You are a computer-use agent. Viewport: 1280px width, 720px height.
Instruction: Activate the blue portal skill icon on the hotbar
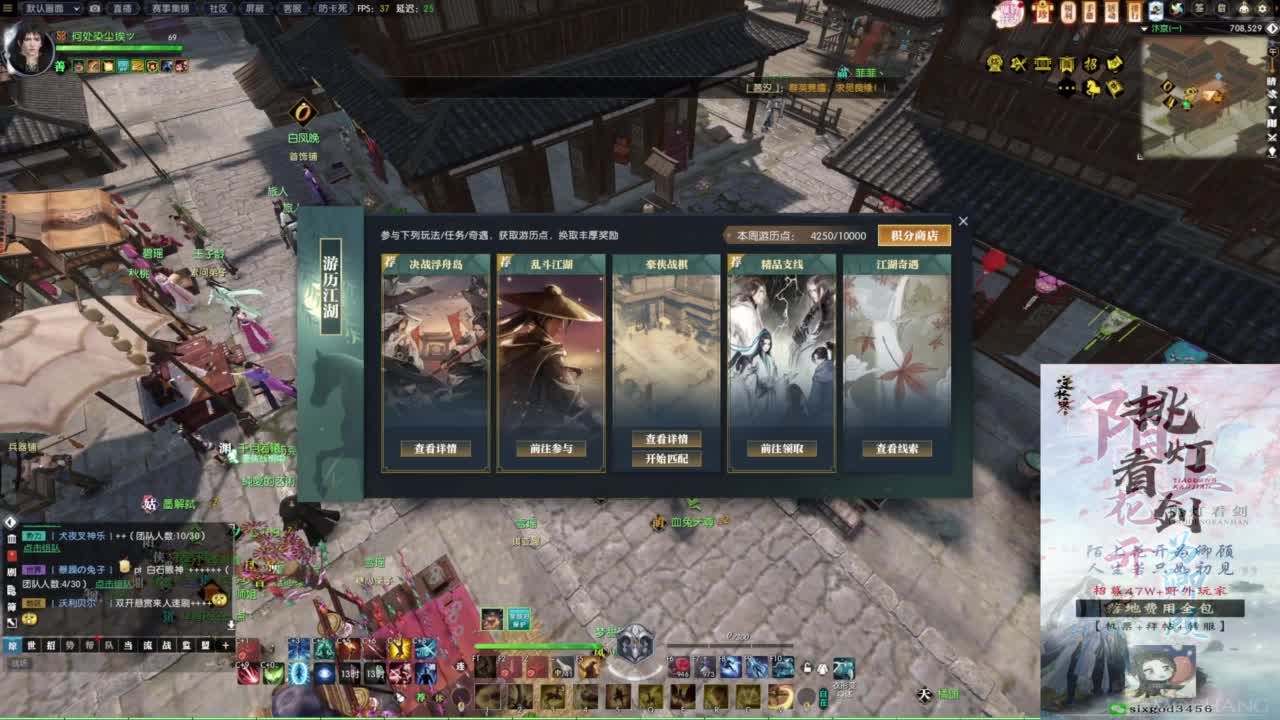click(x=299, y=674)
